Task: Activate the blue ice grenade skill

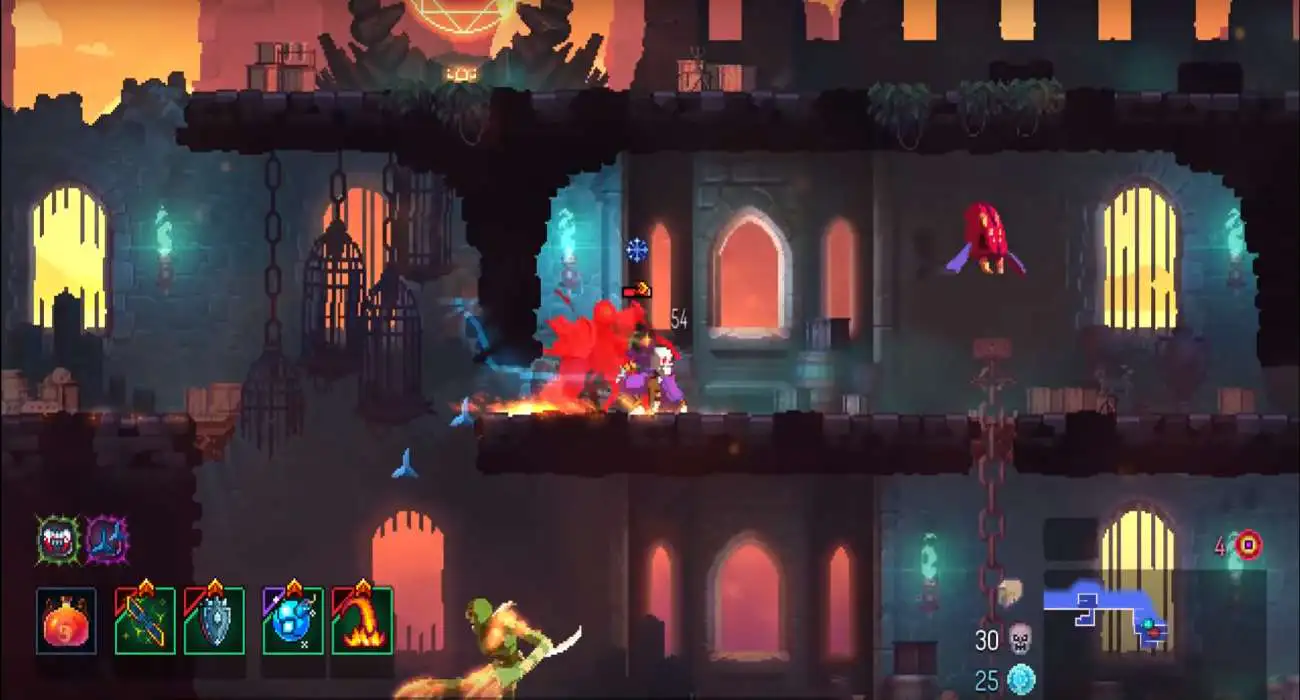Action: point(293,621)
